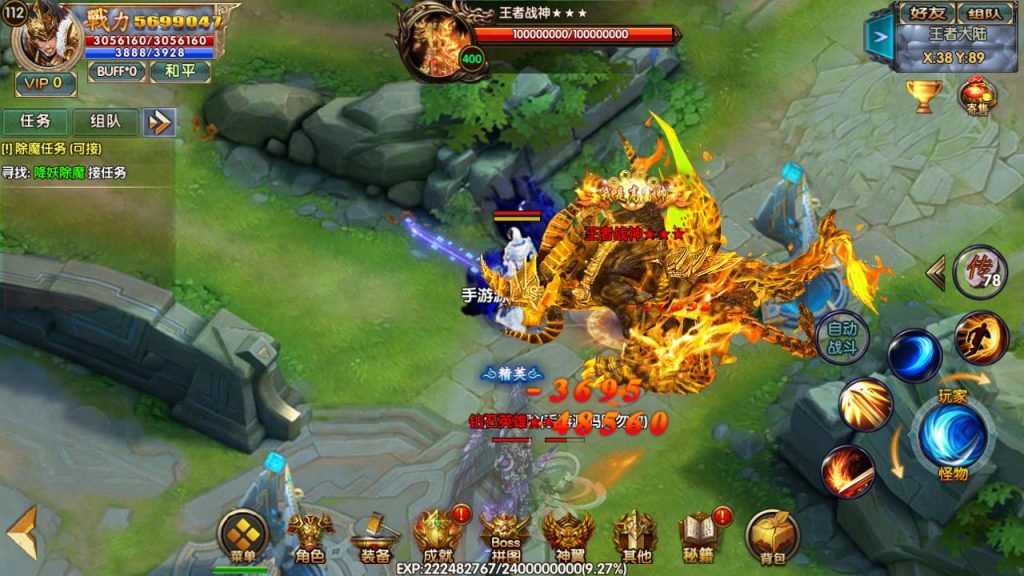Show the 成就 achievements panel

pyautogui.click(x=438, y=537)
